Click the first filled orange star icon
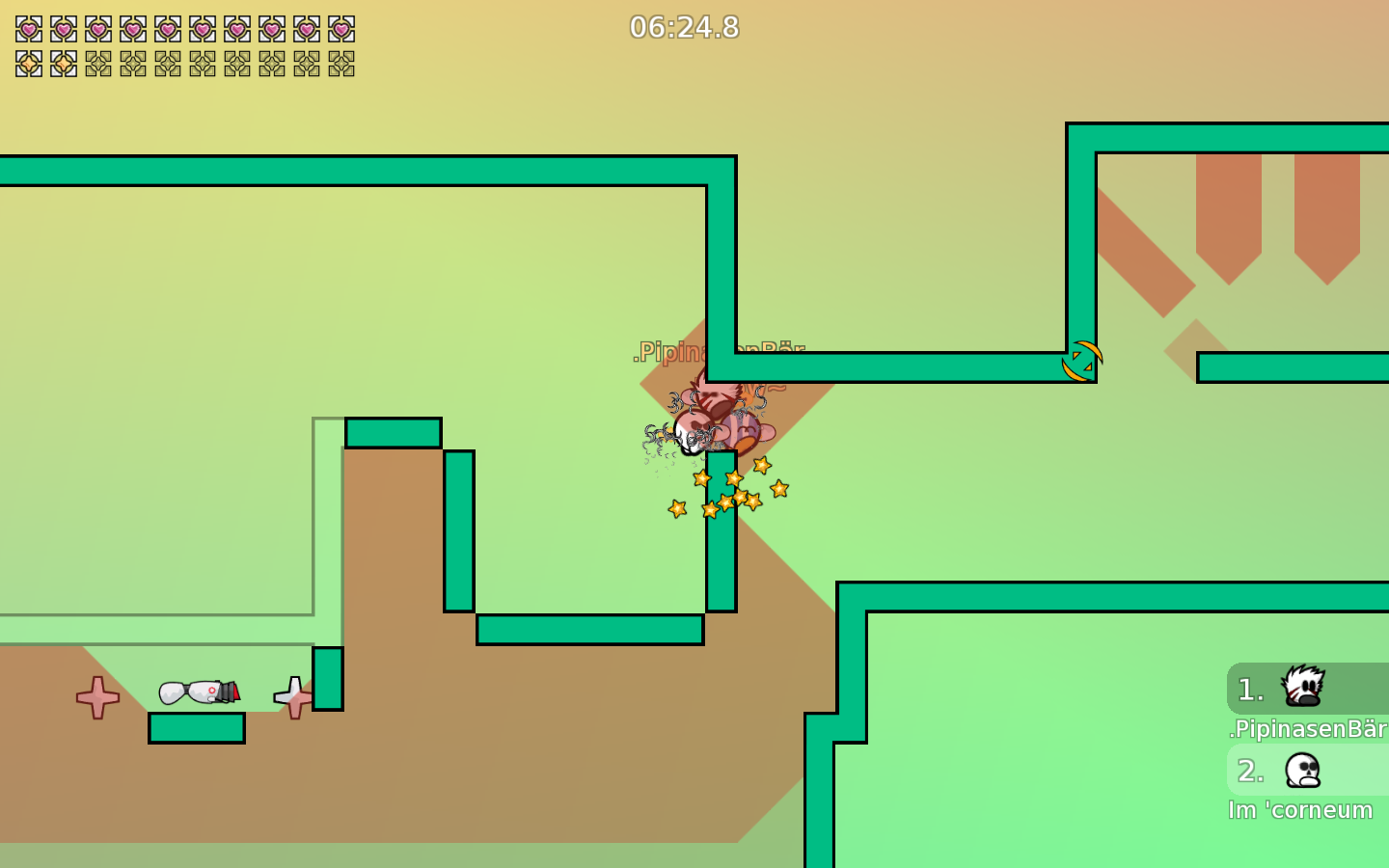The image size is (1389, 868). [x=27, y=65]
